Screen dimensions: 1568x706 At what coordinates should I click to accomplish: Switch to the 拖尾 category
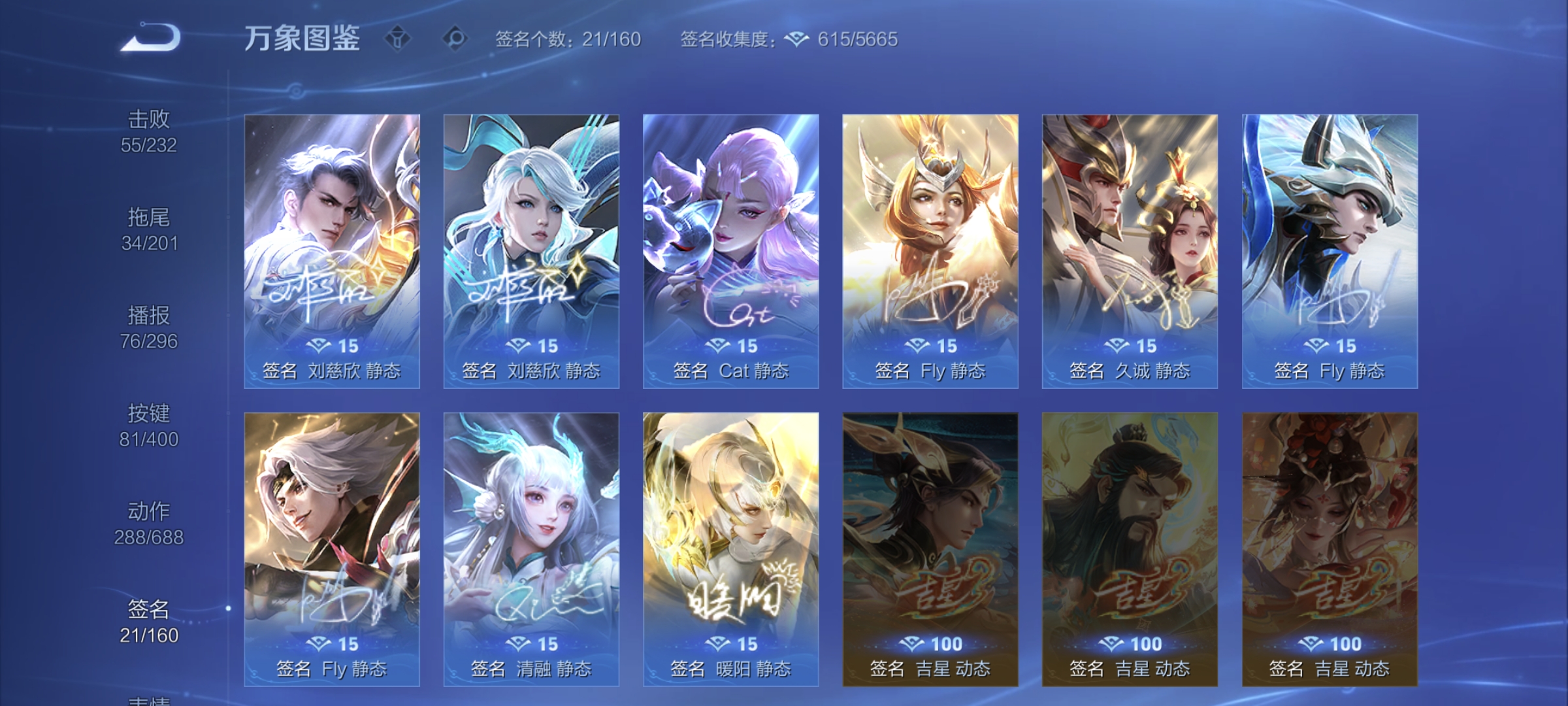pos(149,229)
